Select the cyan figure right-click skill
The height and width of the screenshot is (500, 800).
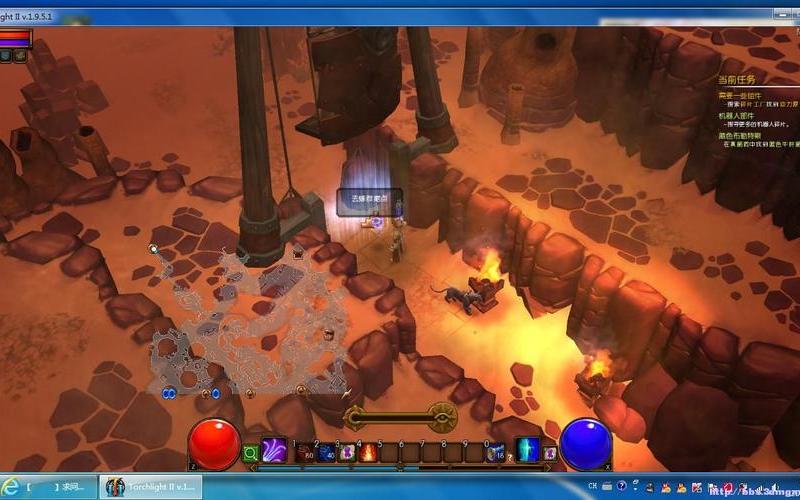click(x=527, y=451)
